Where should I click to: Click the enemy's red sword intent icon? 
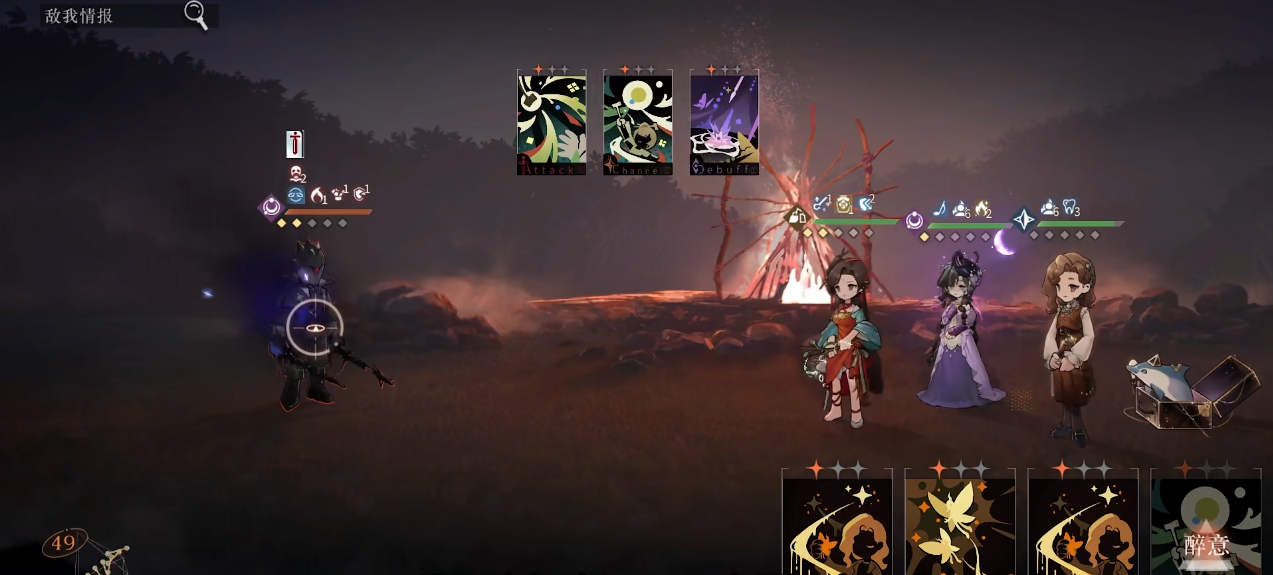pyautogui.click(x=294, y=144)
